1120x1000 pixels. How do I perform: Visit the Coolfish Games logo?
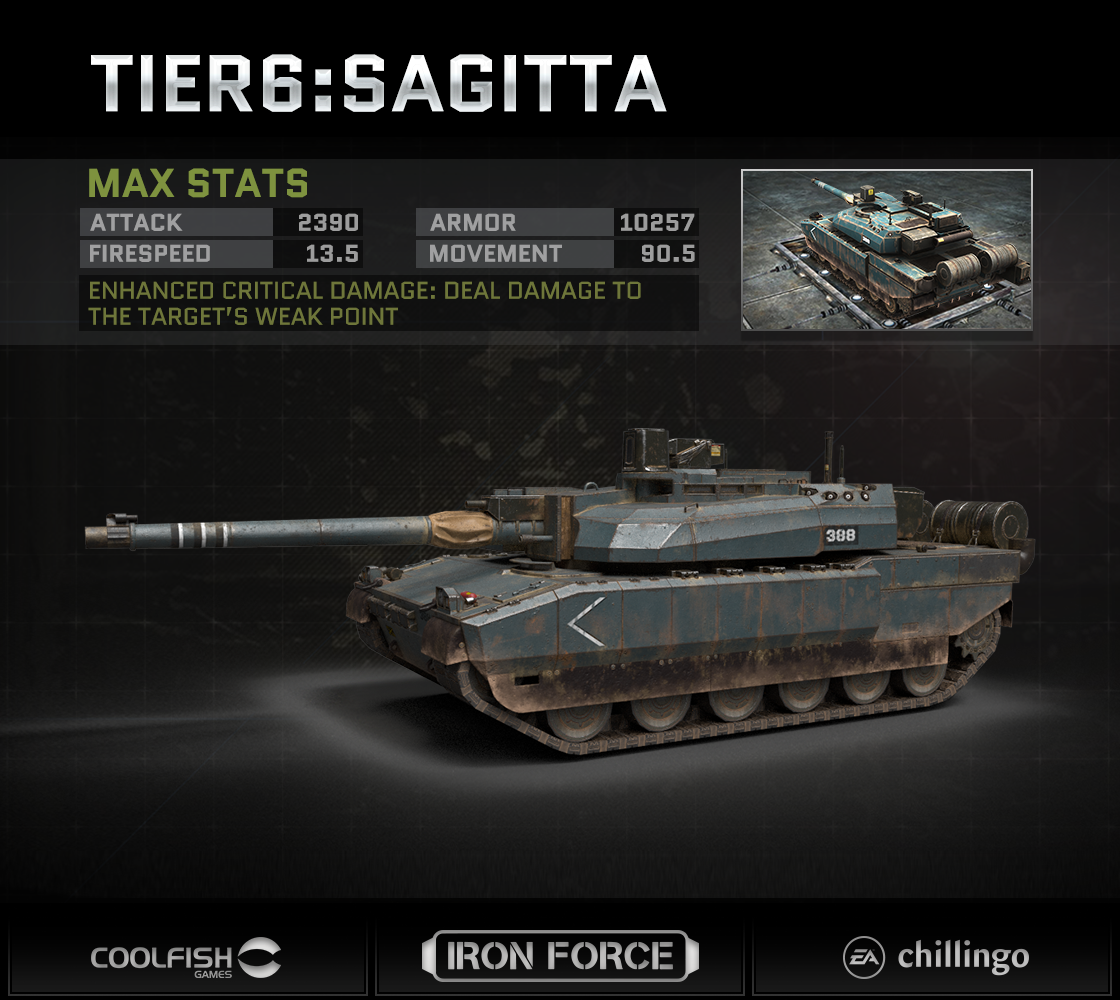[x=186, y=957]
